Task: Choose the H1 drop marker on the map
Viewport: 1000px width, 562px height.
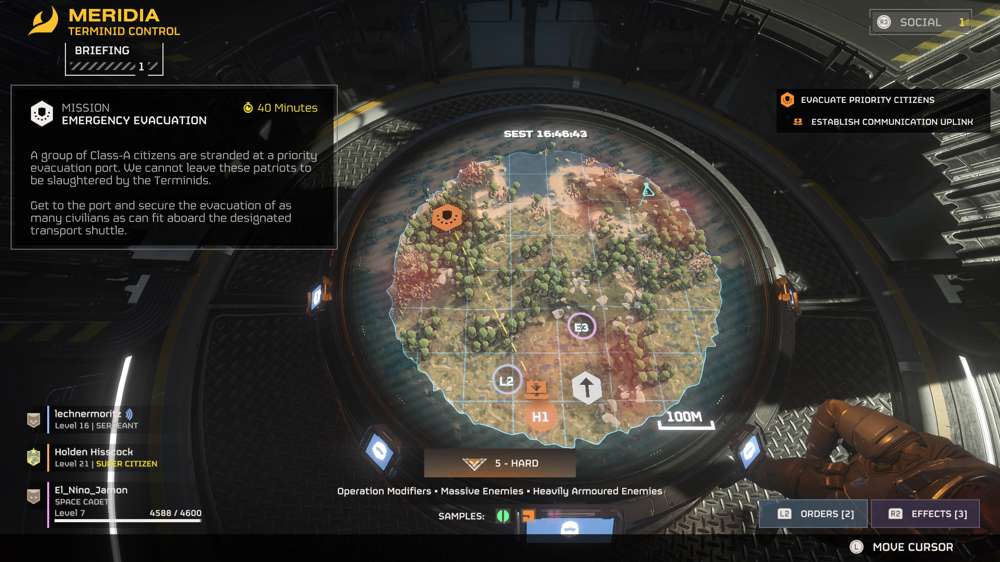Action: coord(541,416)
